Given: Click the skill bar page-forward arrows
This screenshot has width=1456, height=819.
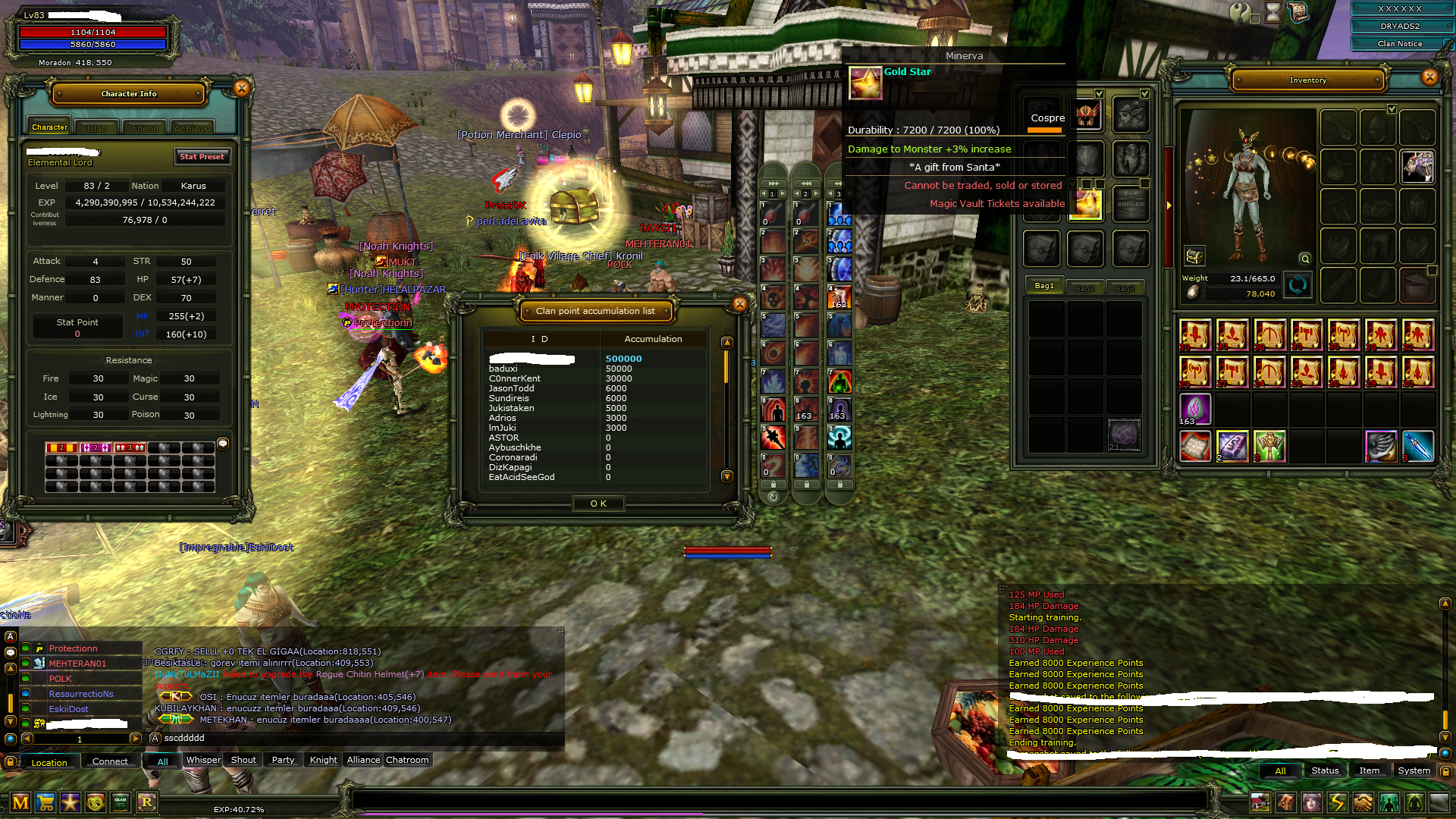Looking at the screenshot, I should pos(773,184).
